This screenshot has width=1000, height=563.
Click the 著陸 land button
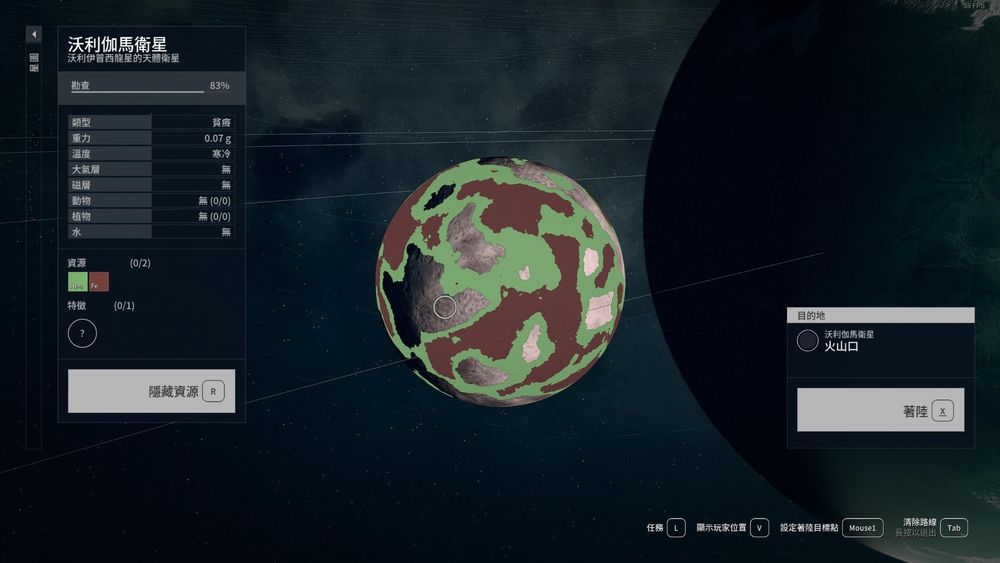[x=880, y=410]
